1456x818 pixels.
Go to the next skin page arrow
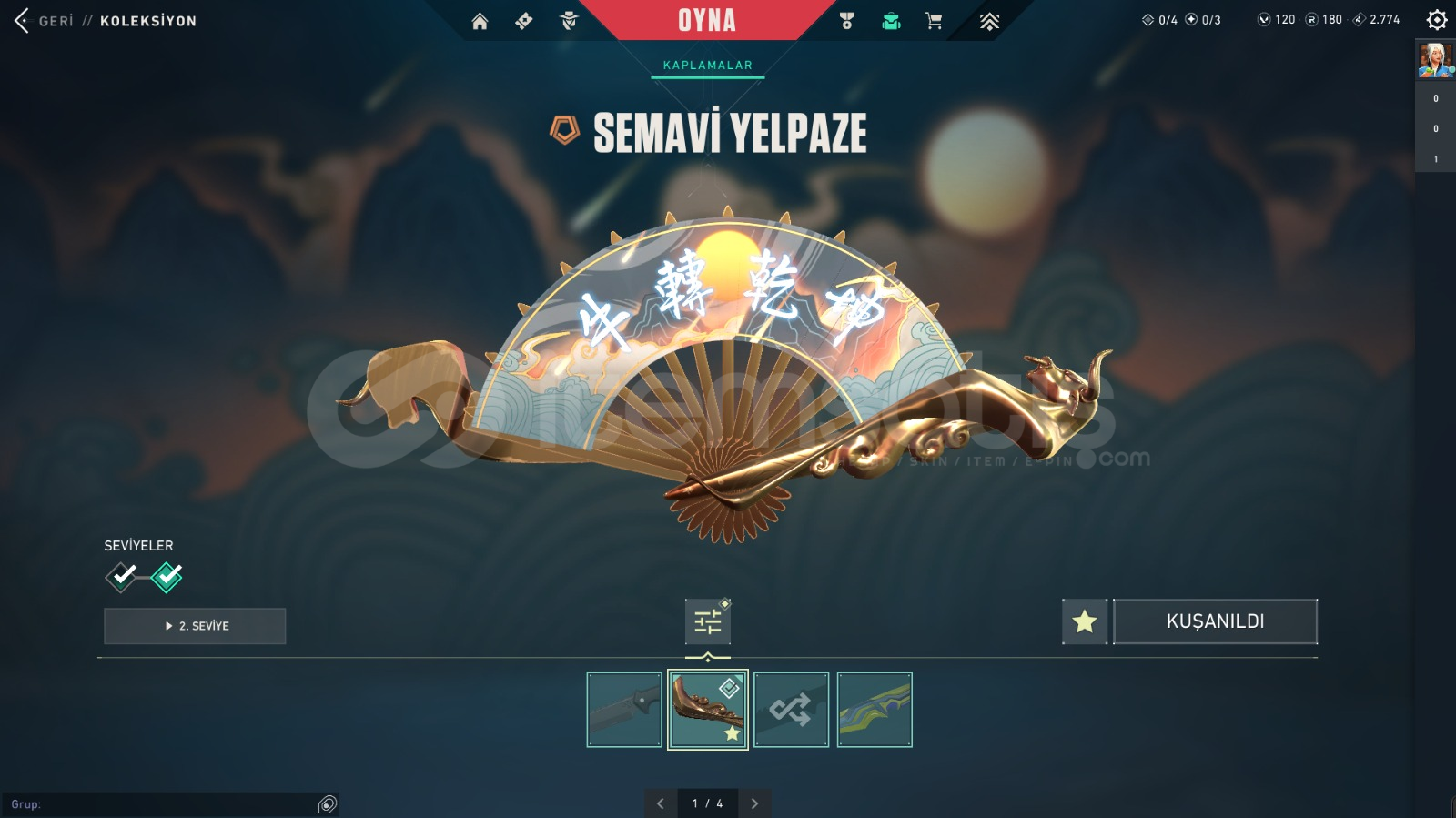tap(754, 803)
